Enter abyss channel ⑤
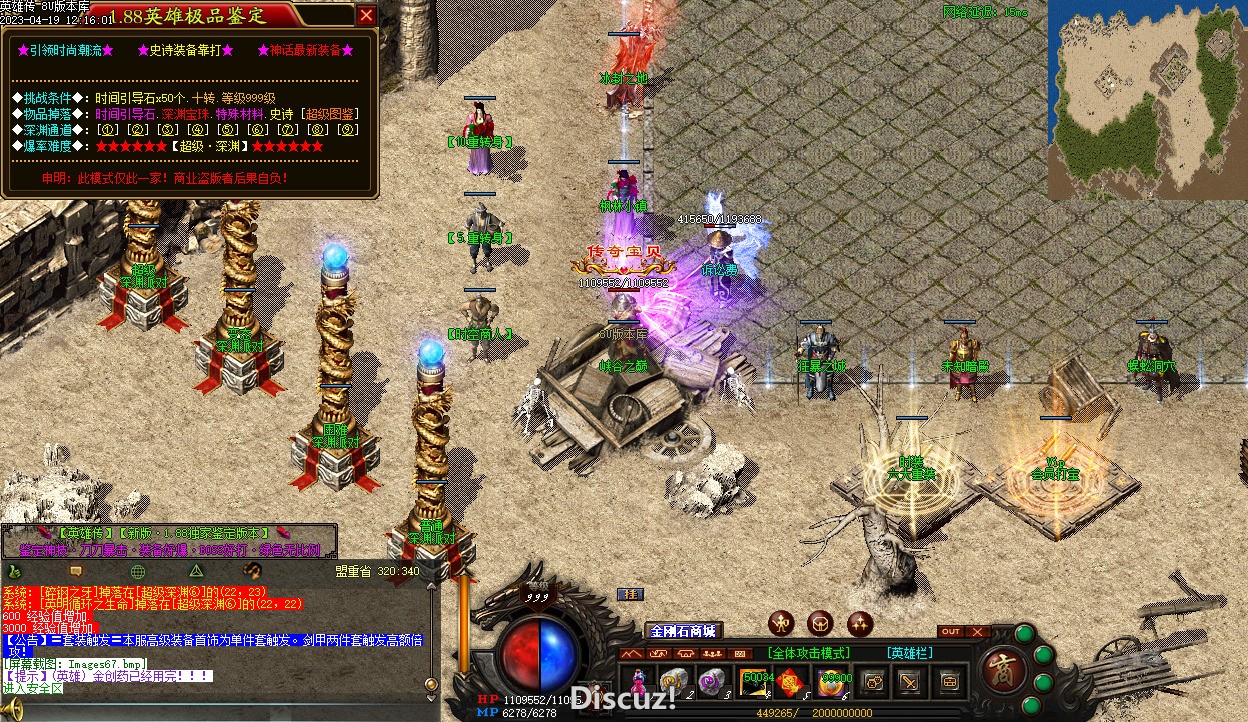Viewport: 1248px width, 722px height. coord(228,130)
